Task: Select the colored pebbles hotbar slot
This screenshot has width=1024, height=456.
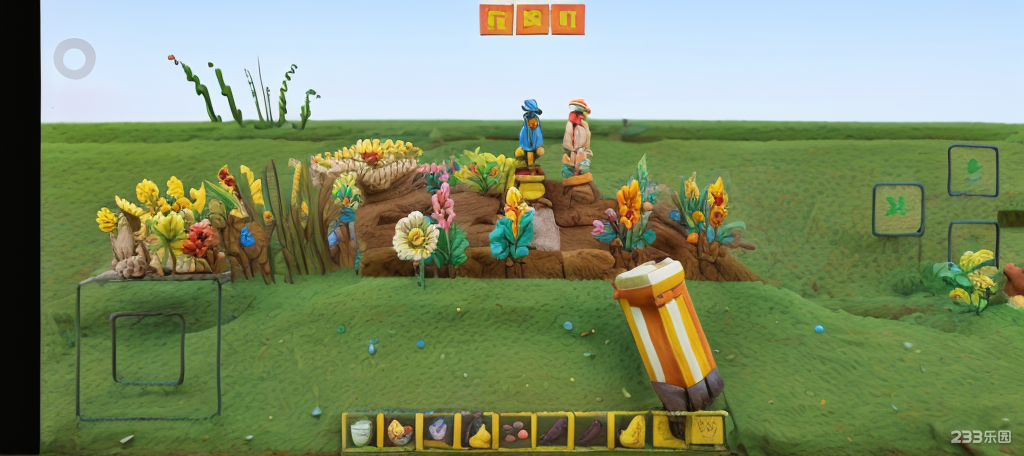Action: pyautogui.click(x=515, y=431)
